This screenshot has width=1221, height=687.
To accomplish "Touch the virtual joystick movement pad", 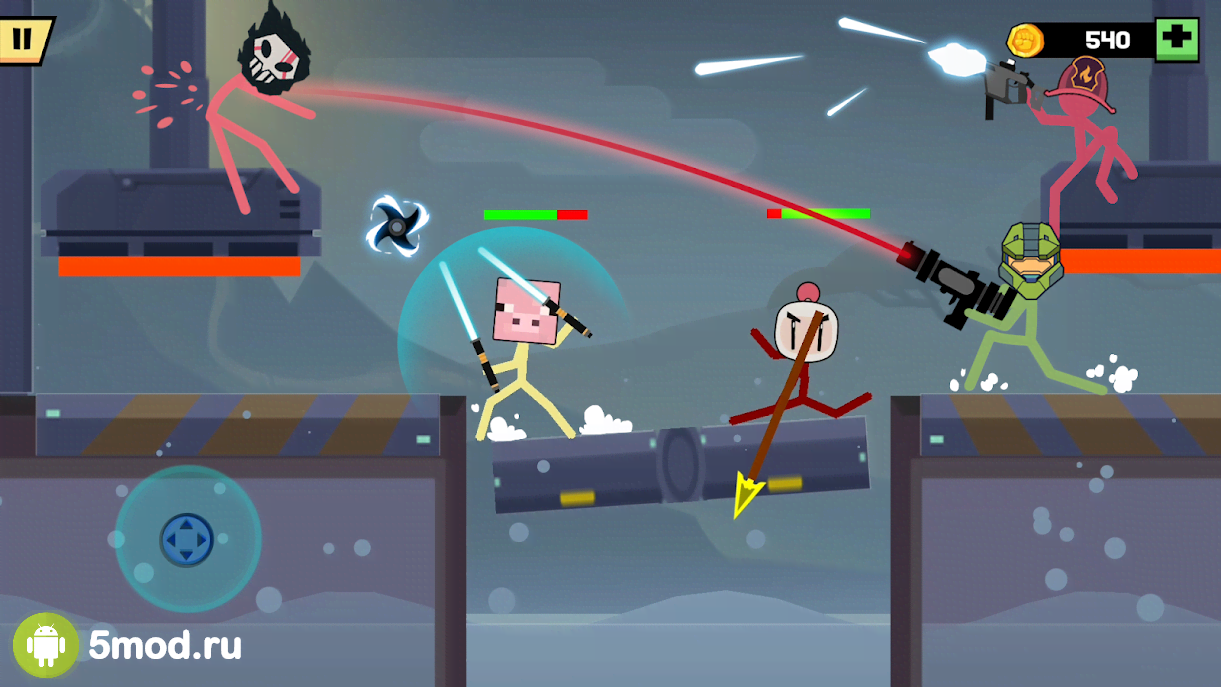I will click(187, 539).
